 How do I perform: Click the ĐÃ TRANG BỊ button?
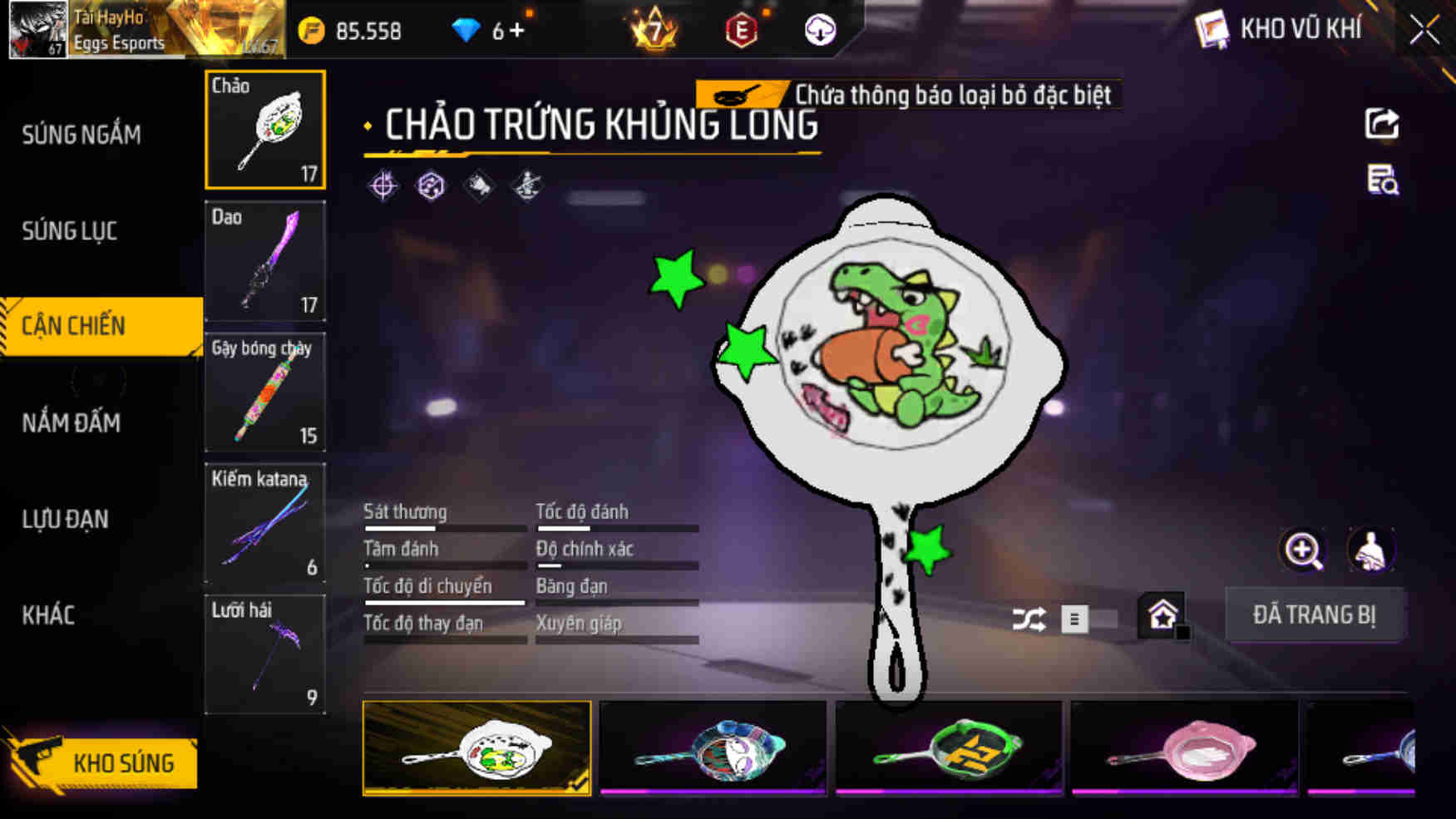pyautogui.click(x=1315, y=614)
